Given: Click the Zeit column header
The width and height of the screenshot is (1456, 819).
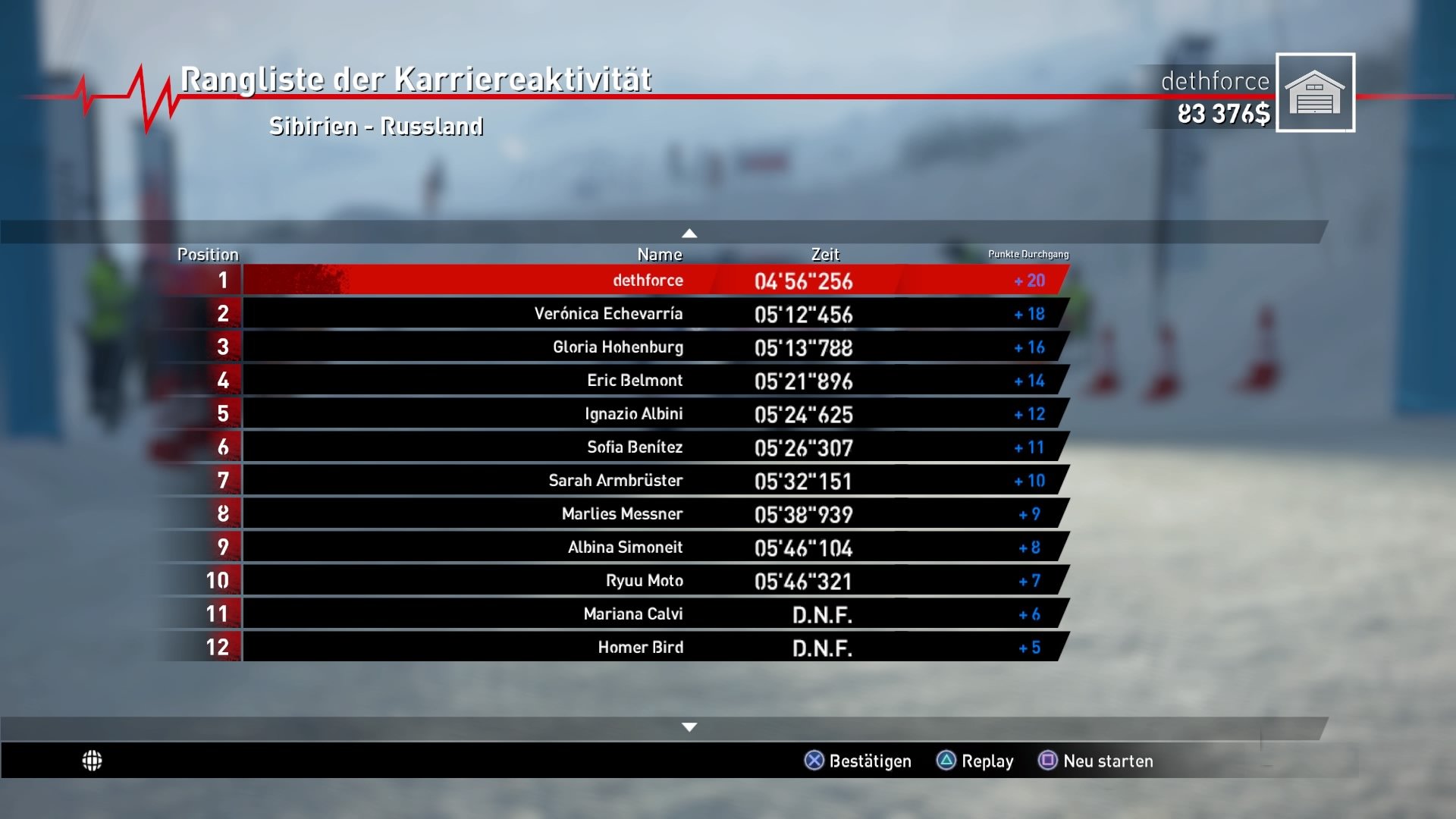Looking at the screenshot, I should 825,255.
